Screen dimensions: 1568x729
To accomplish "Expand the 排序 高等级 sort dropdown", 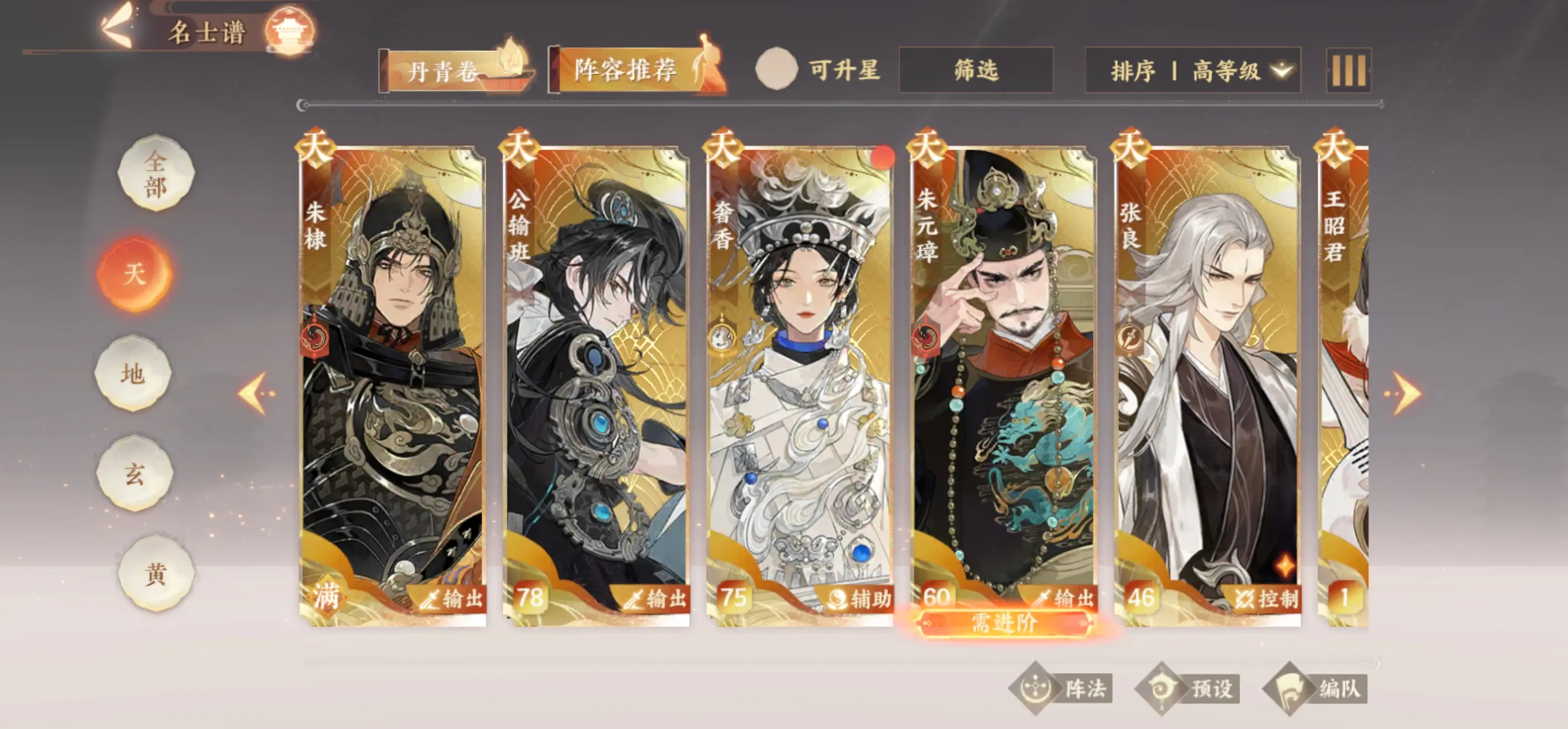I will (x=1193, y=71).
